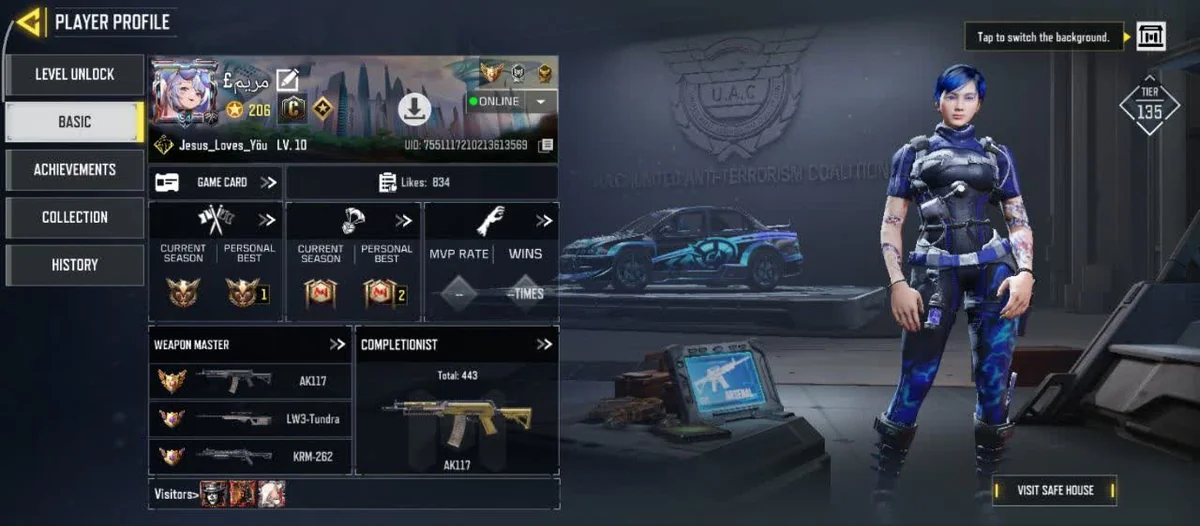Tap the Likes counter button
1200x526 pixels.
[421, 183]
